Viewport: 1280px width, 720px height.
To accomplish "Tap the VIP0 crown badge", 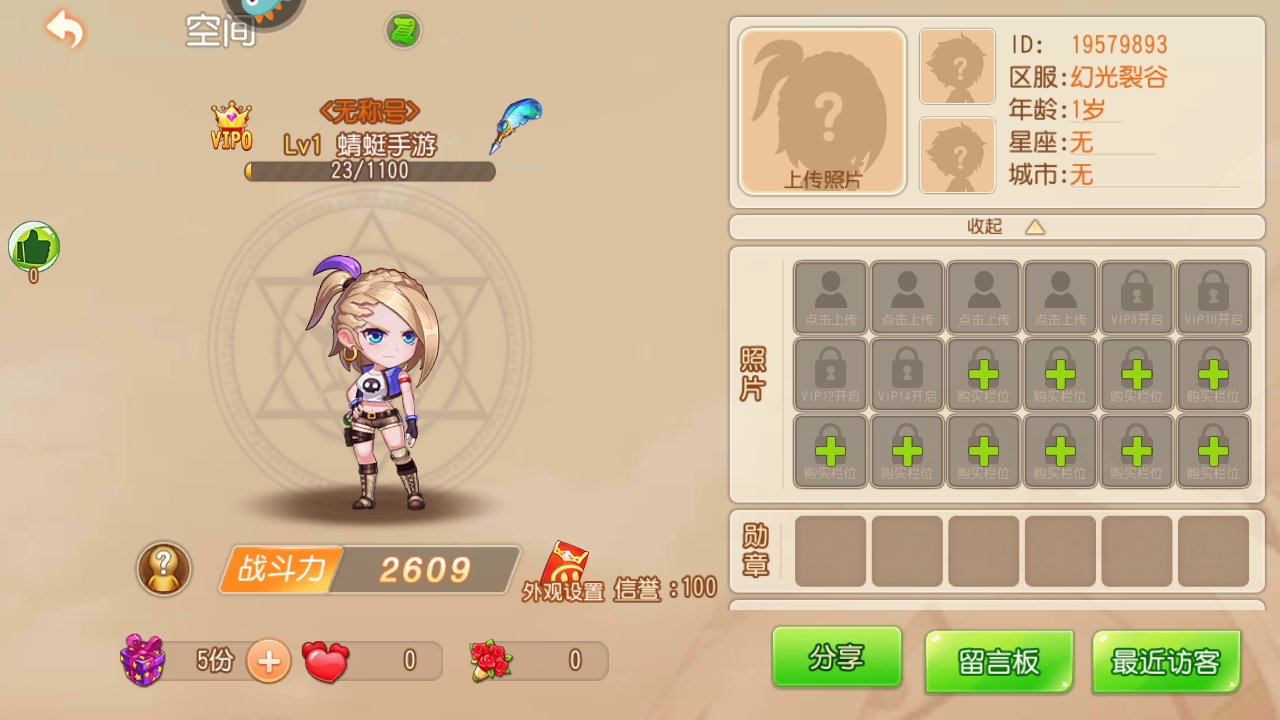I will point(231,126).
